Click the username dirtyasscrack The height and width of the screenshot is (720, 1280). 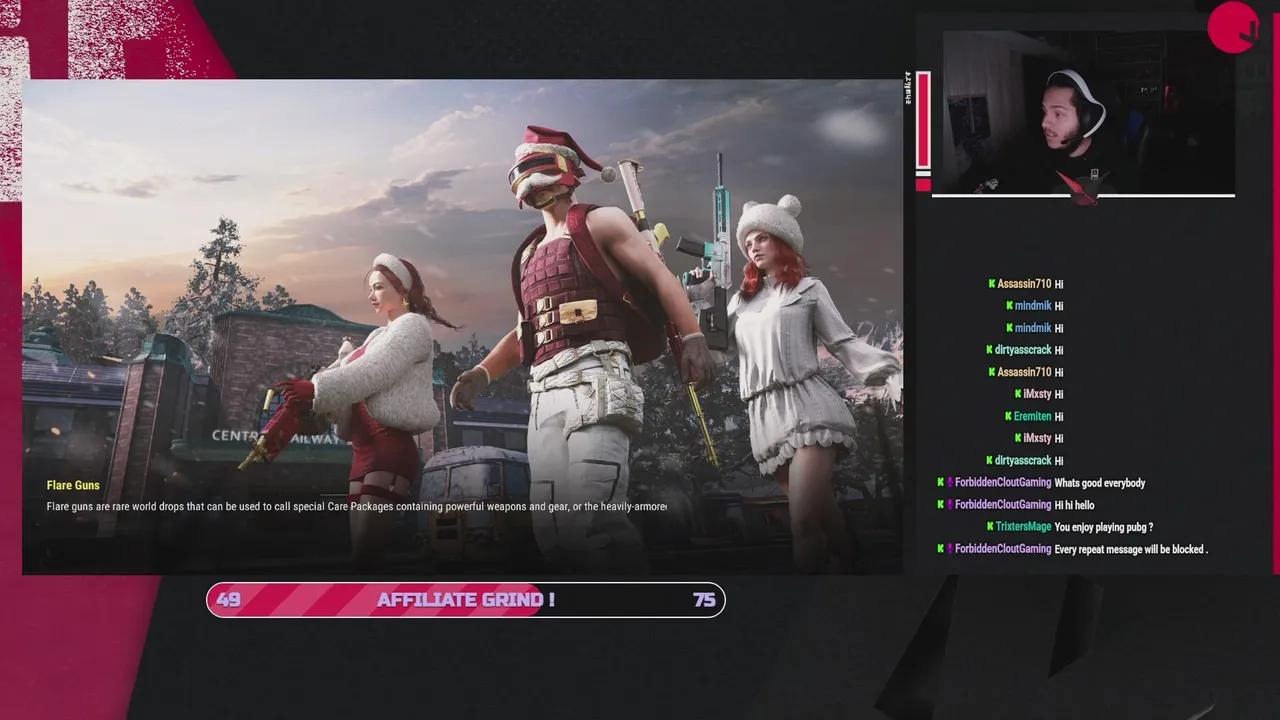(x=1021, y=350)
